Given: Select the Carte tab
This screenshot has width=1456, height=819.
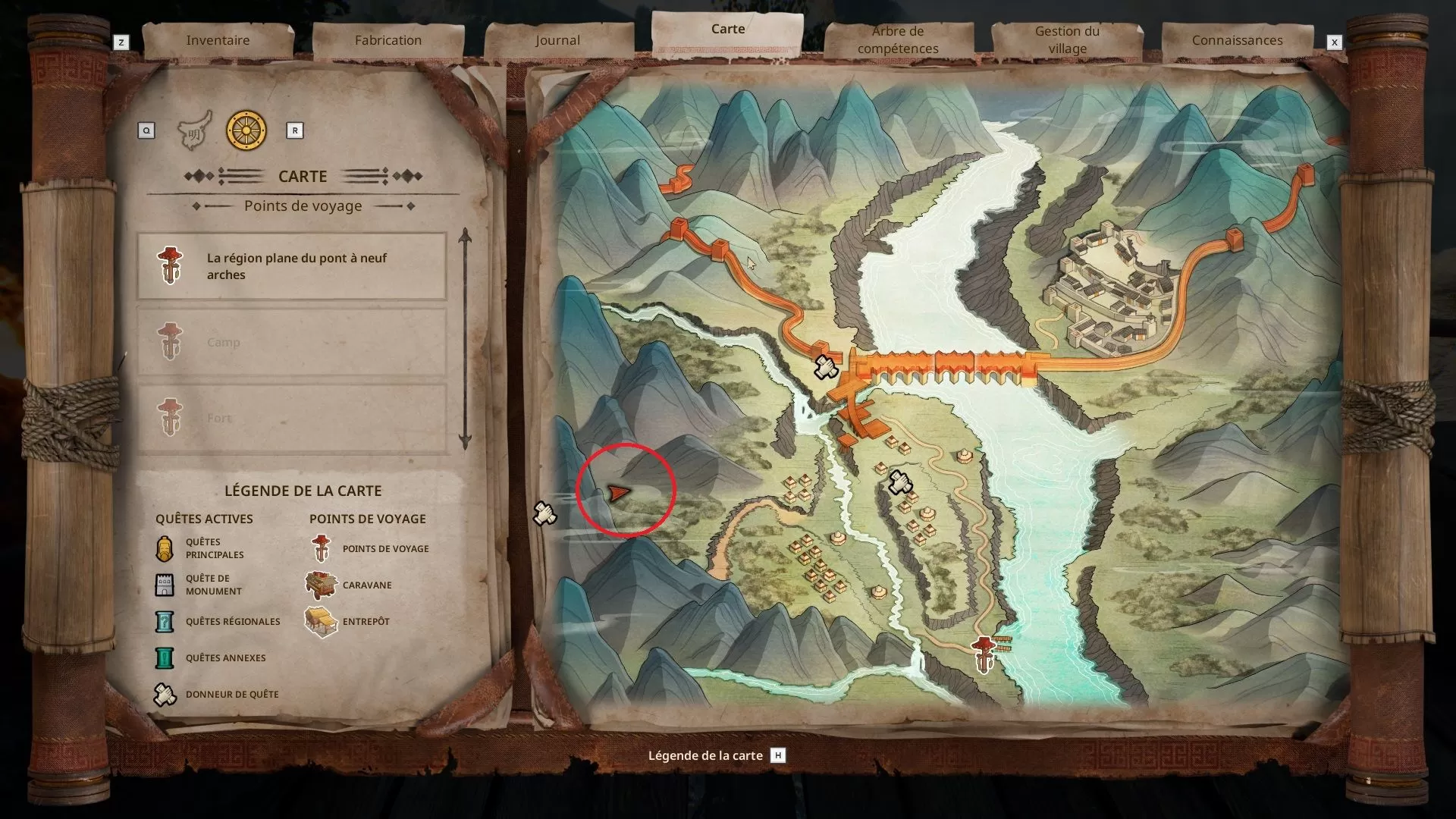Looking at the screenshot, I should click(727, 30).
